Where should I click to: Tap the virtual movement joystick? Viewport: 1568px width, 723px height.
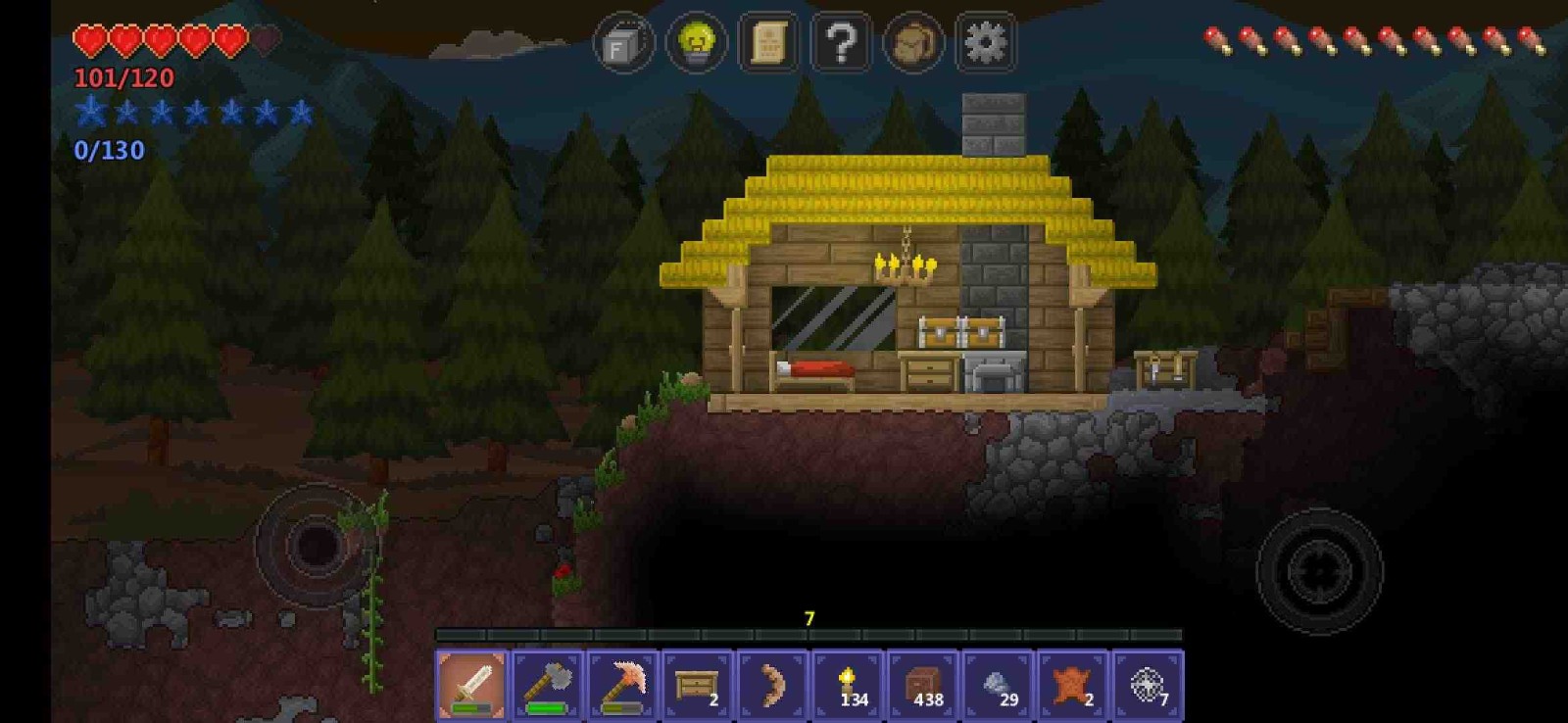316,545
